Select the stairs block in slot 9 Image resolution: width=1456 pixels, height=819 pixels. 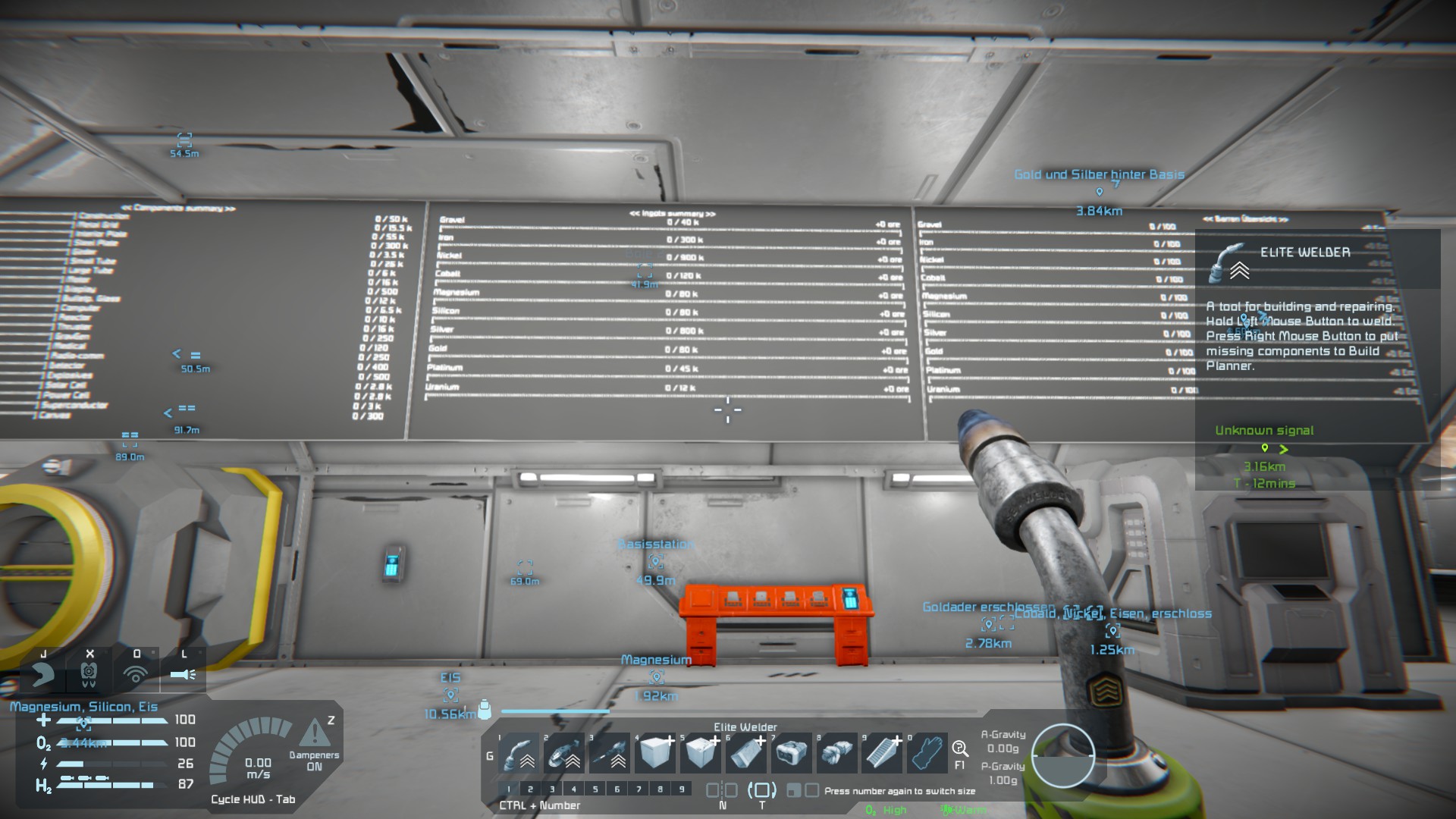[x=882, y=752]
